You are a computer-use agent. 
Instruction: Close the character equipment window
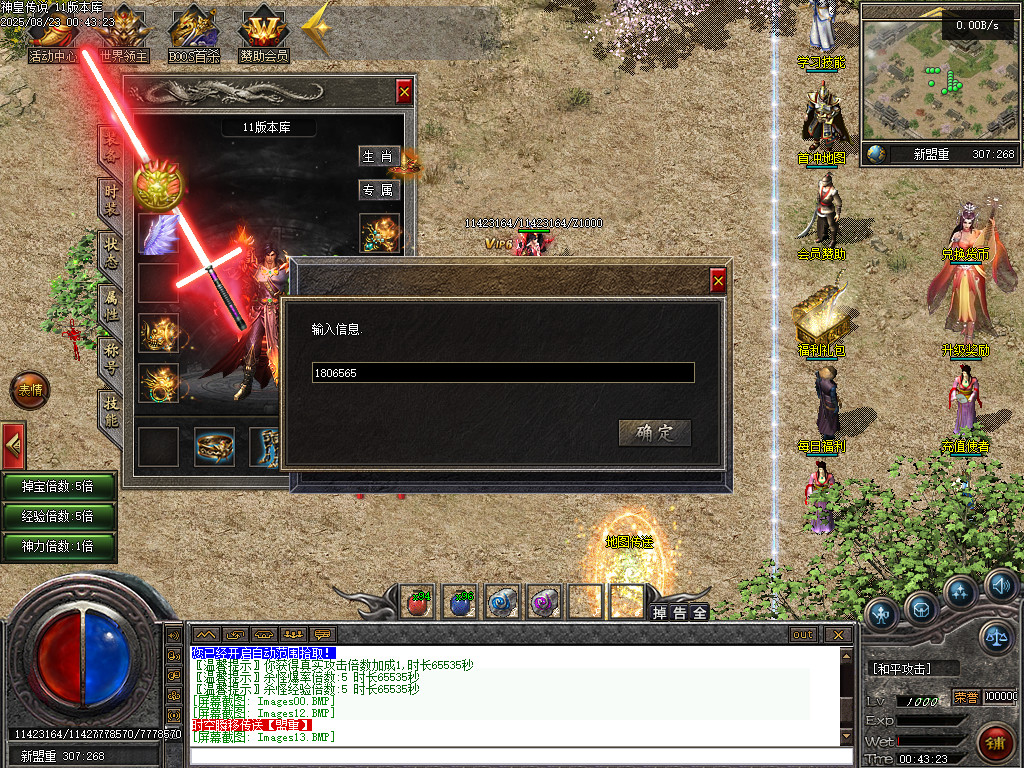point(404,92)
